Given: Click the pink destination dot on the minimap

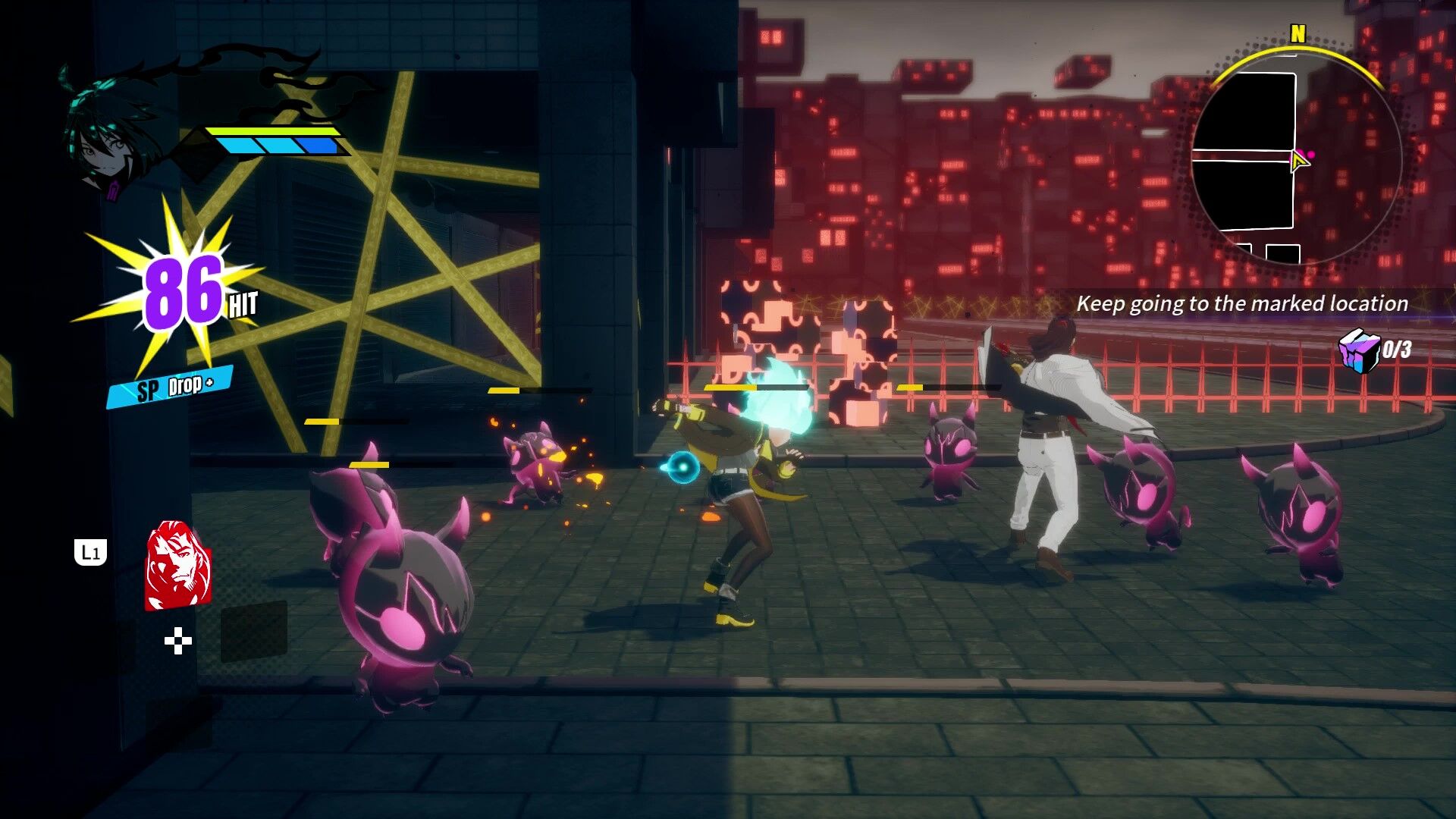Looking at the screenshot, I should click(x=1311, y=152).
